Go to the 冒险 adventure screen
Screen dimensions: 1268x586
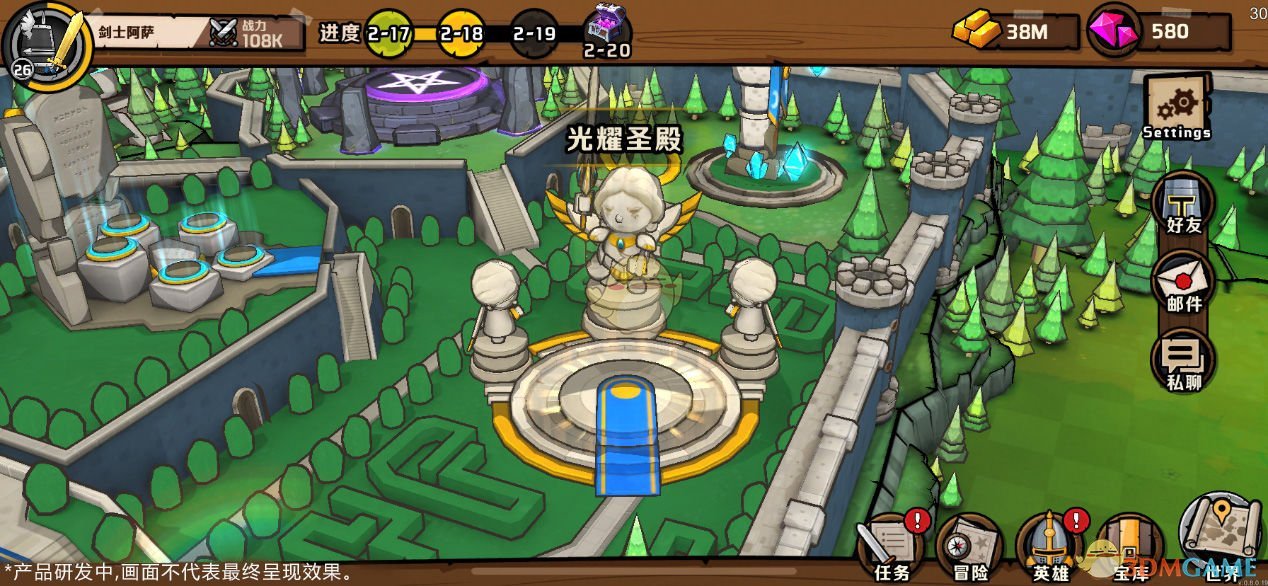970,545
